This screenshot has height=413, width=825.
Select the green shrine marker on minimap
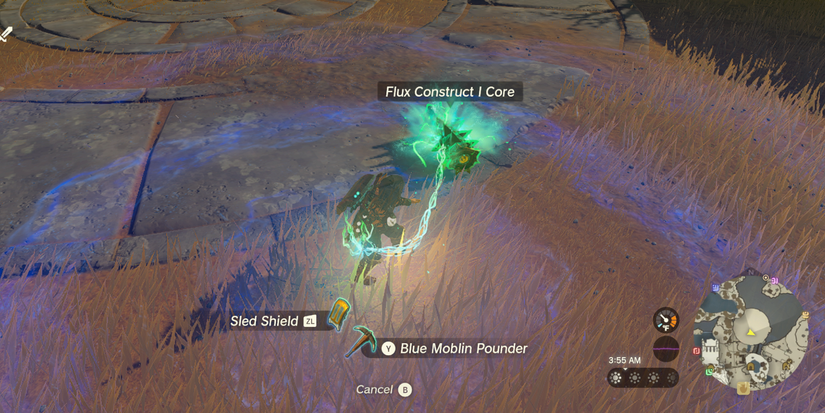pyautogui.click(x=710, y=373)
